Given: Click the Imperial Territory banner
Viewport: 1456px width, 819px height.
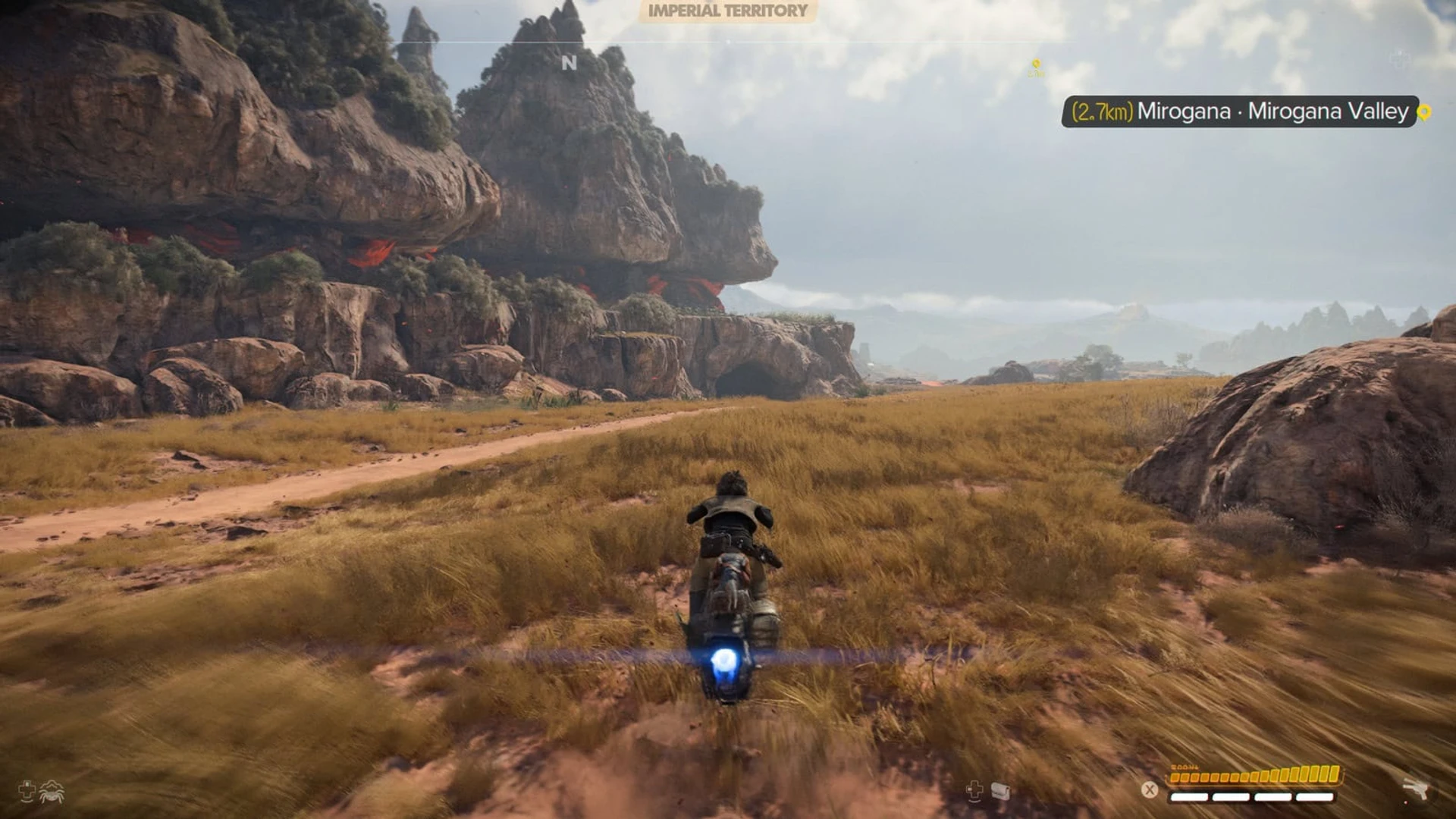Looking at the screenshot, I should tap(727, 11).
